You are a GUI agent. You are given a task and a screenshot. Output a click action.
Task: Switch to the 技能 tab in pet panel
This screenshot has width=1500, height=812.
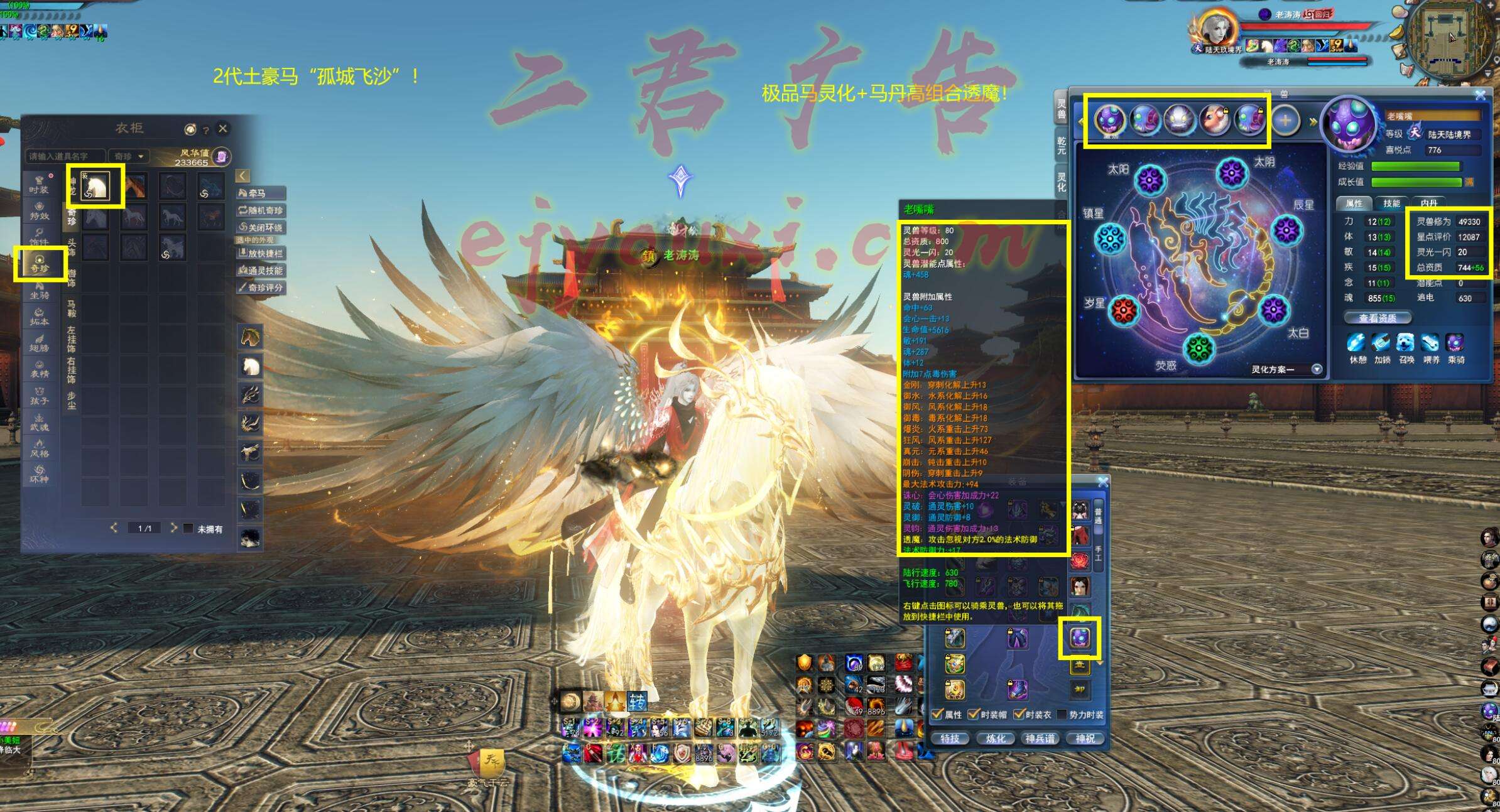(1391, 203)
